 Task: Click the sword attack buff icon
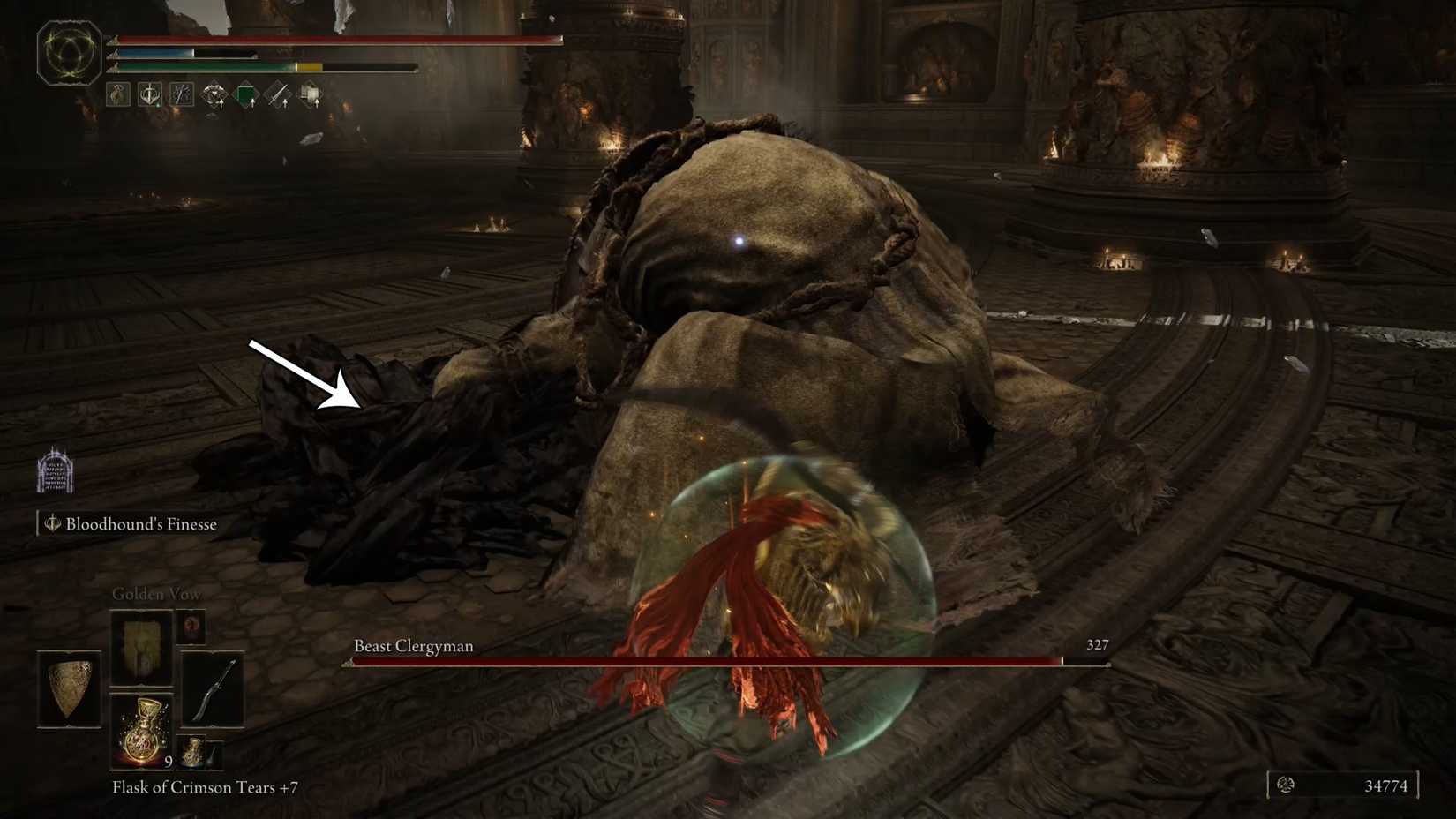pos(278,94)
